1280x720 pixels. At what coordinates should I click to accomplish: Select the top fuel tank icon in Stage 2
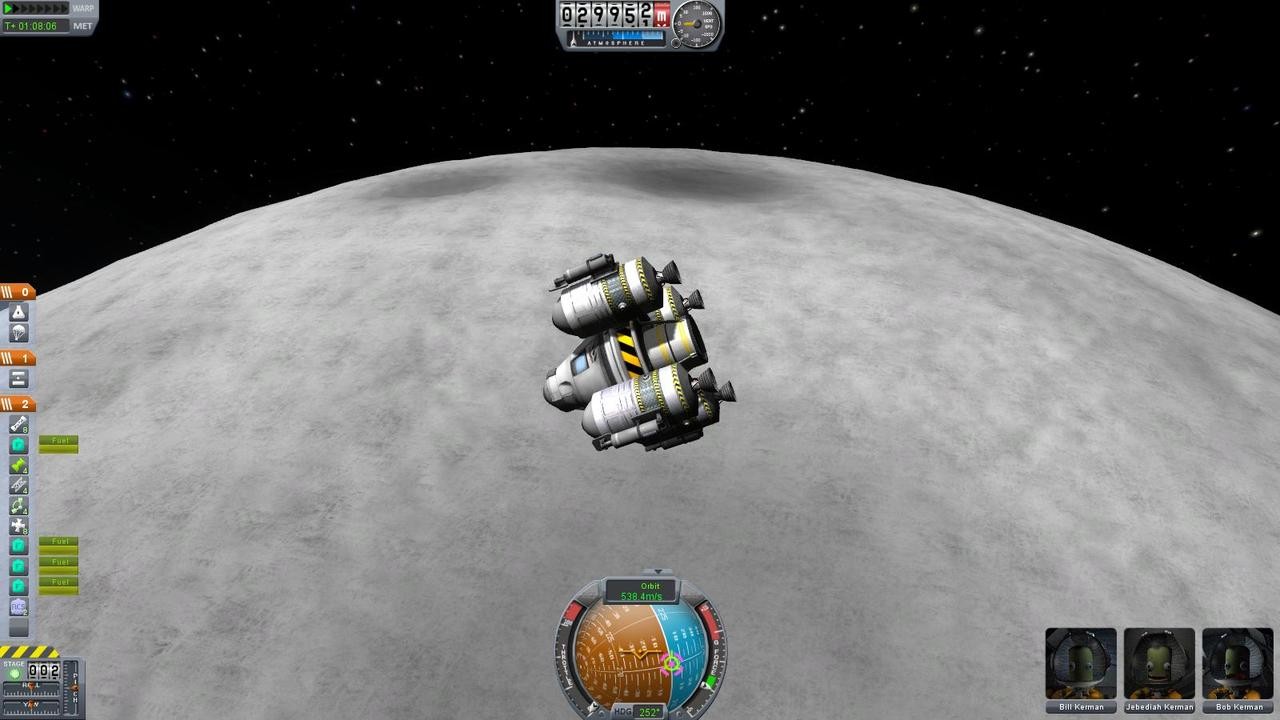tap(19, 444)
